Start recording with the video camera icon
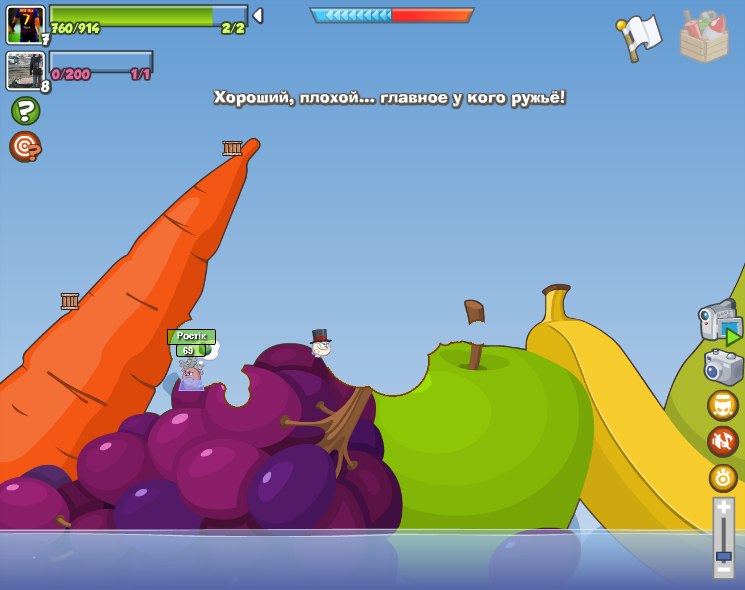The width and height of the screenshot is (745, 590). pyautogui.click(x=720, y=321)
